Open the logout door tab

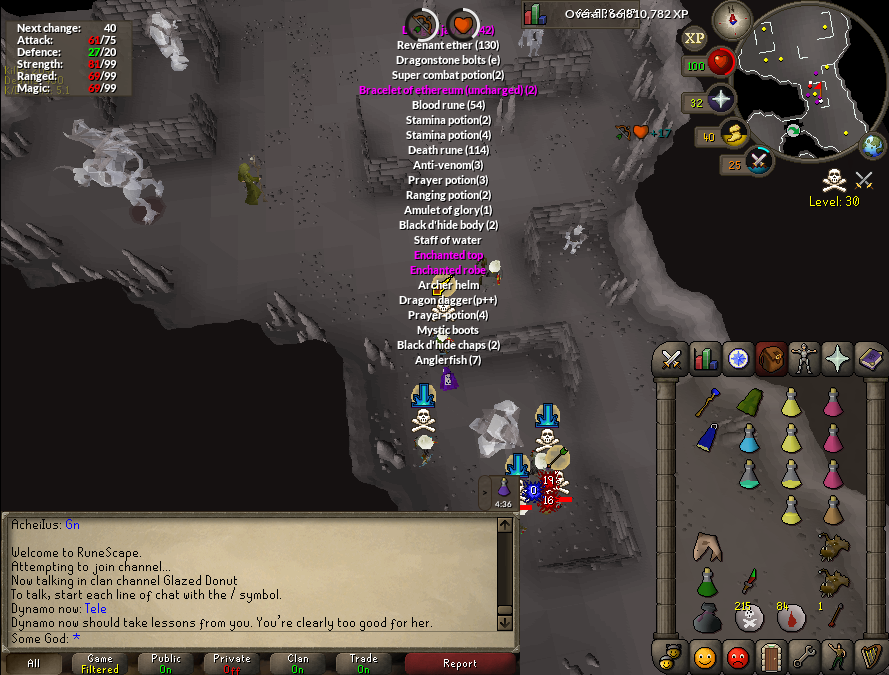pos(769,657)
